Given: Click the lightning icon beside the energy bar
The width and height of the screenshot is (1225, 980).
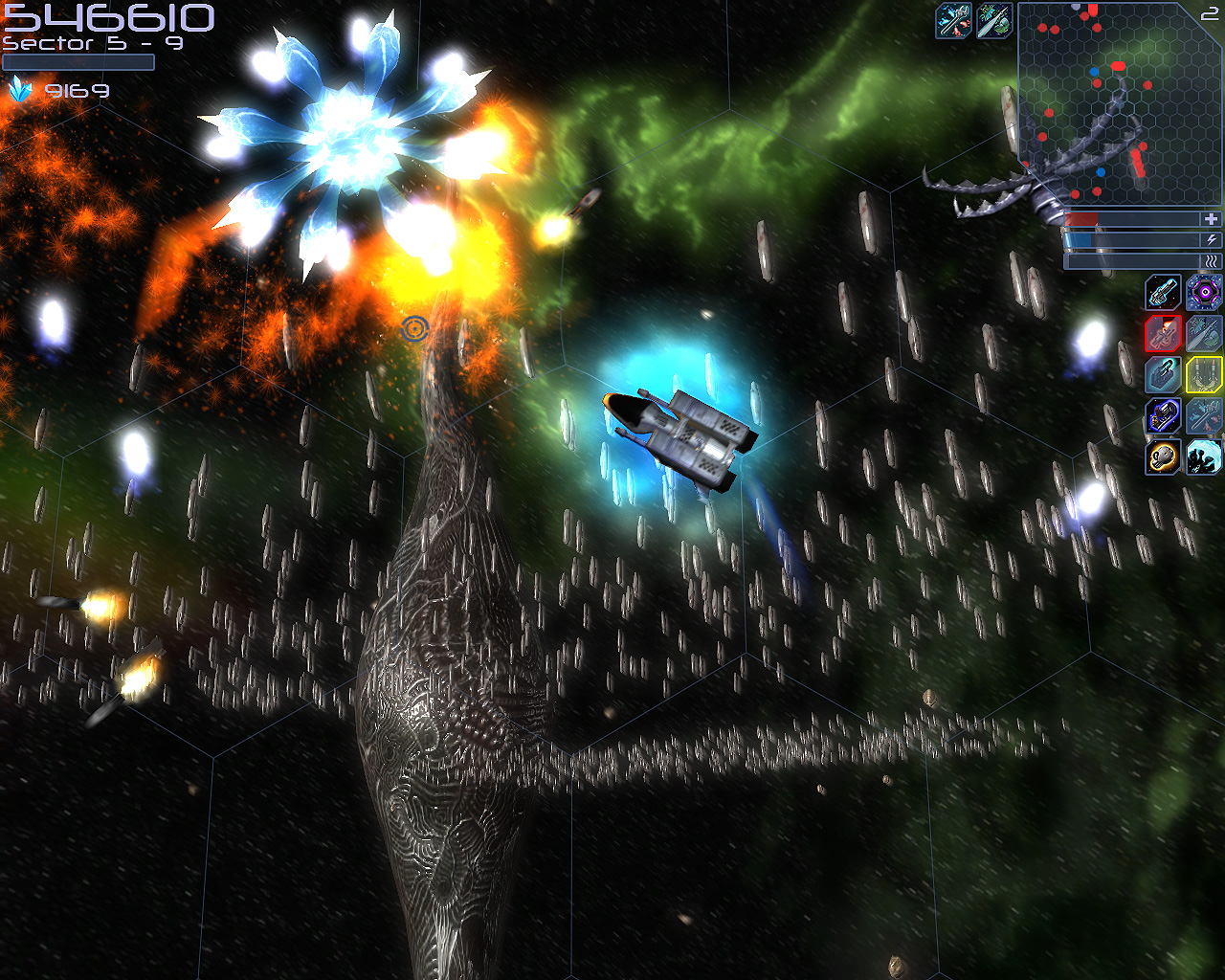Looking at the screenshot, I should 1212,241.
